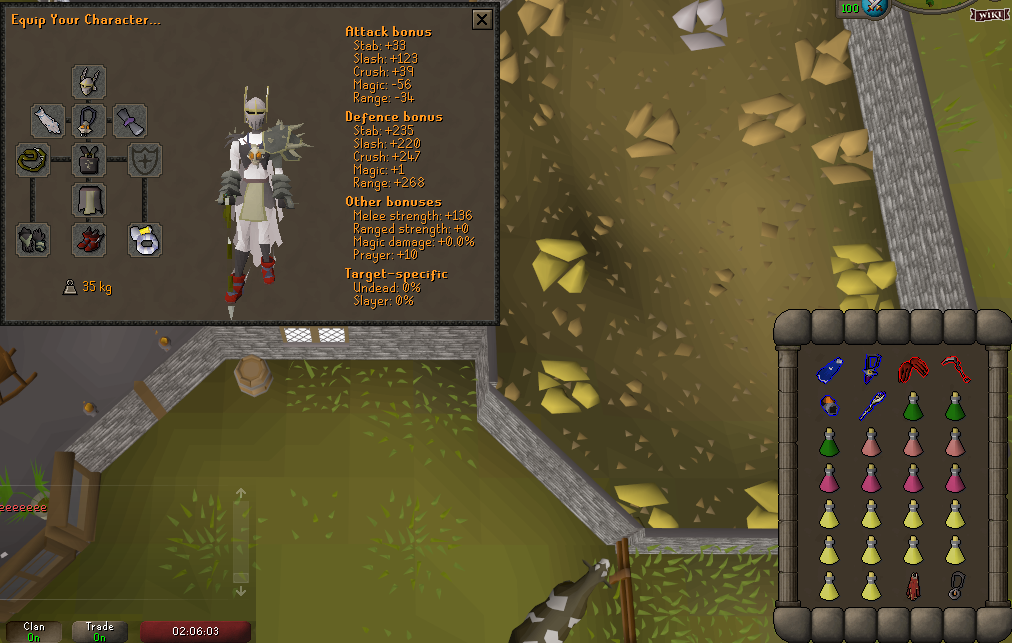Click the red boots equipment slot
Image resolution: width=1012 pixels, height=643 pixels.
(89, 239)
